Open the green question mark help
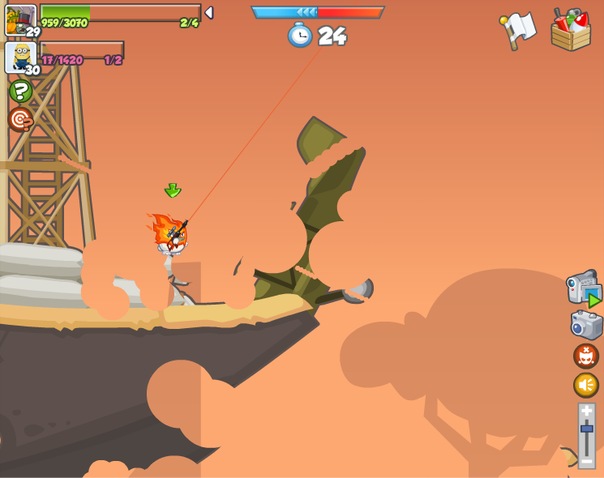 tap(20, 92)
